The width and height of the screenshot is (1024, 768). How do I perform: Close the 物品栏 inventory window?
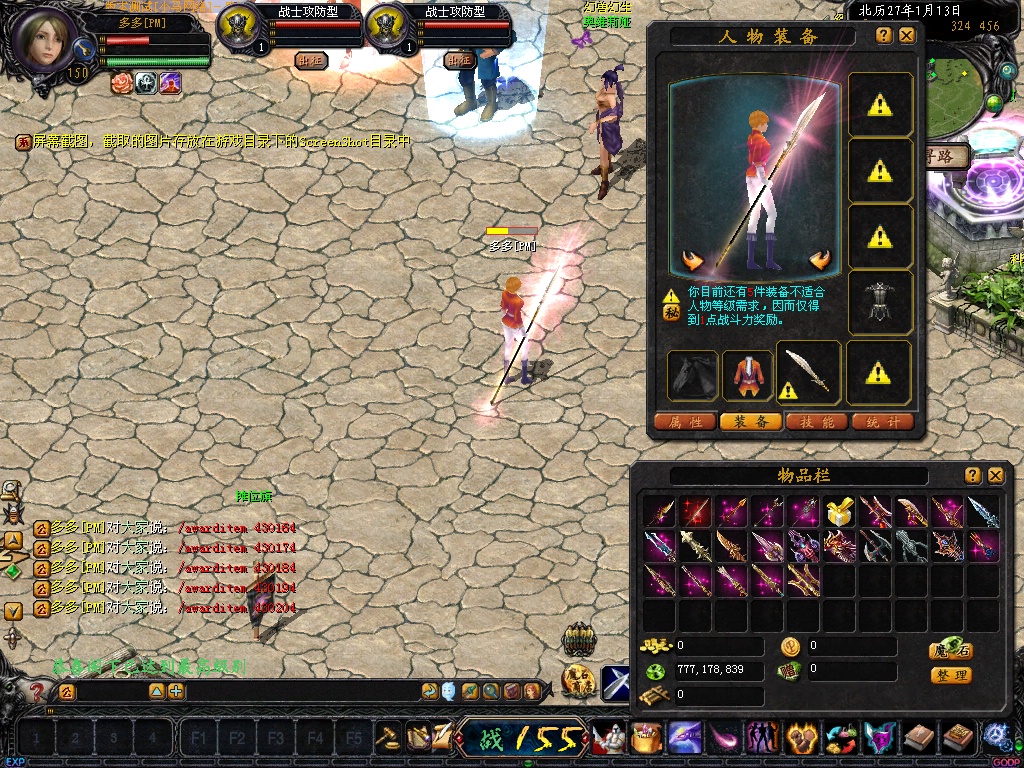point(996,475)
